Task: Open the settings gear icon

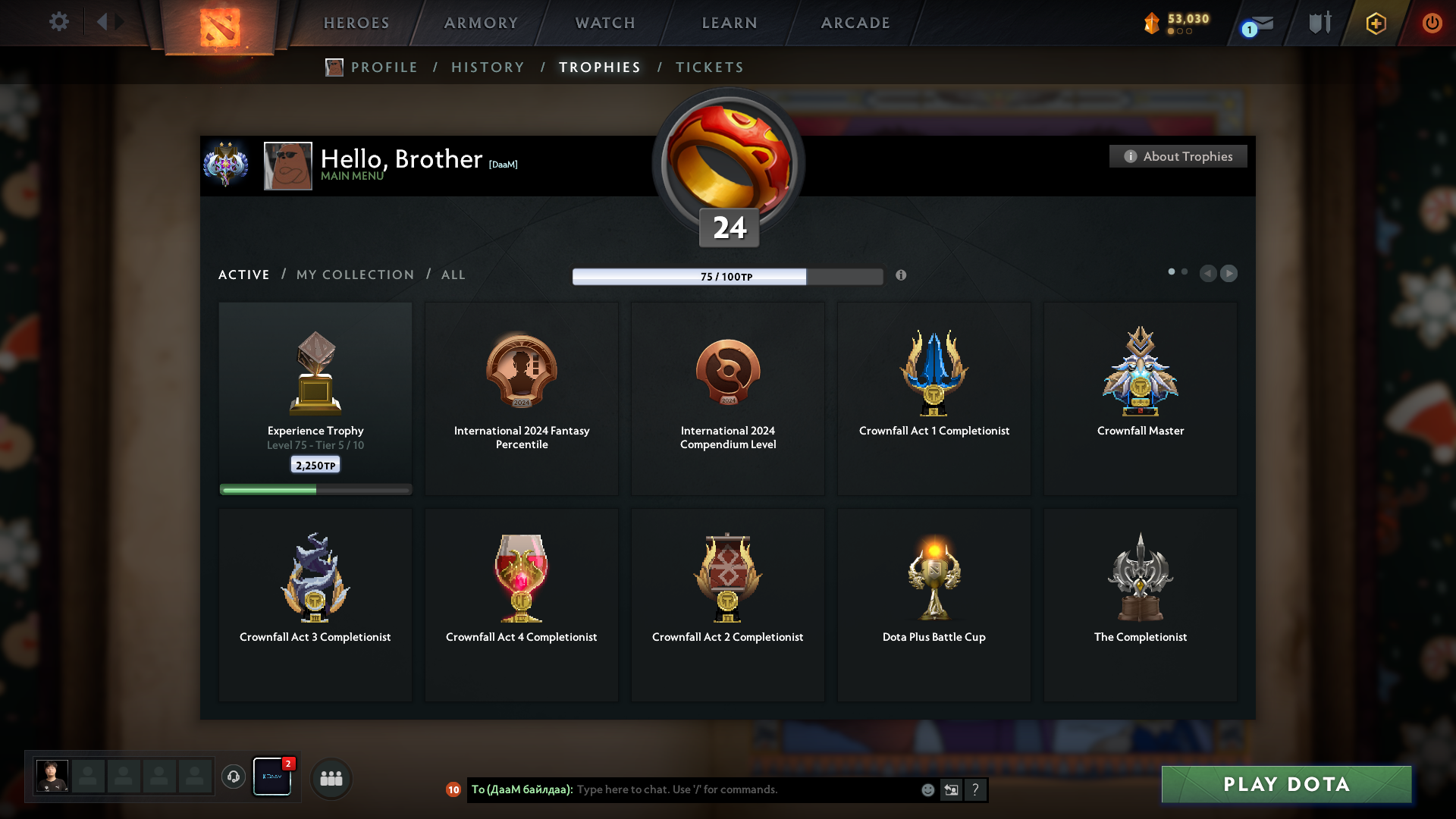Action: coord(59,22)
